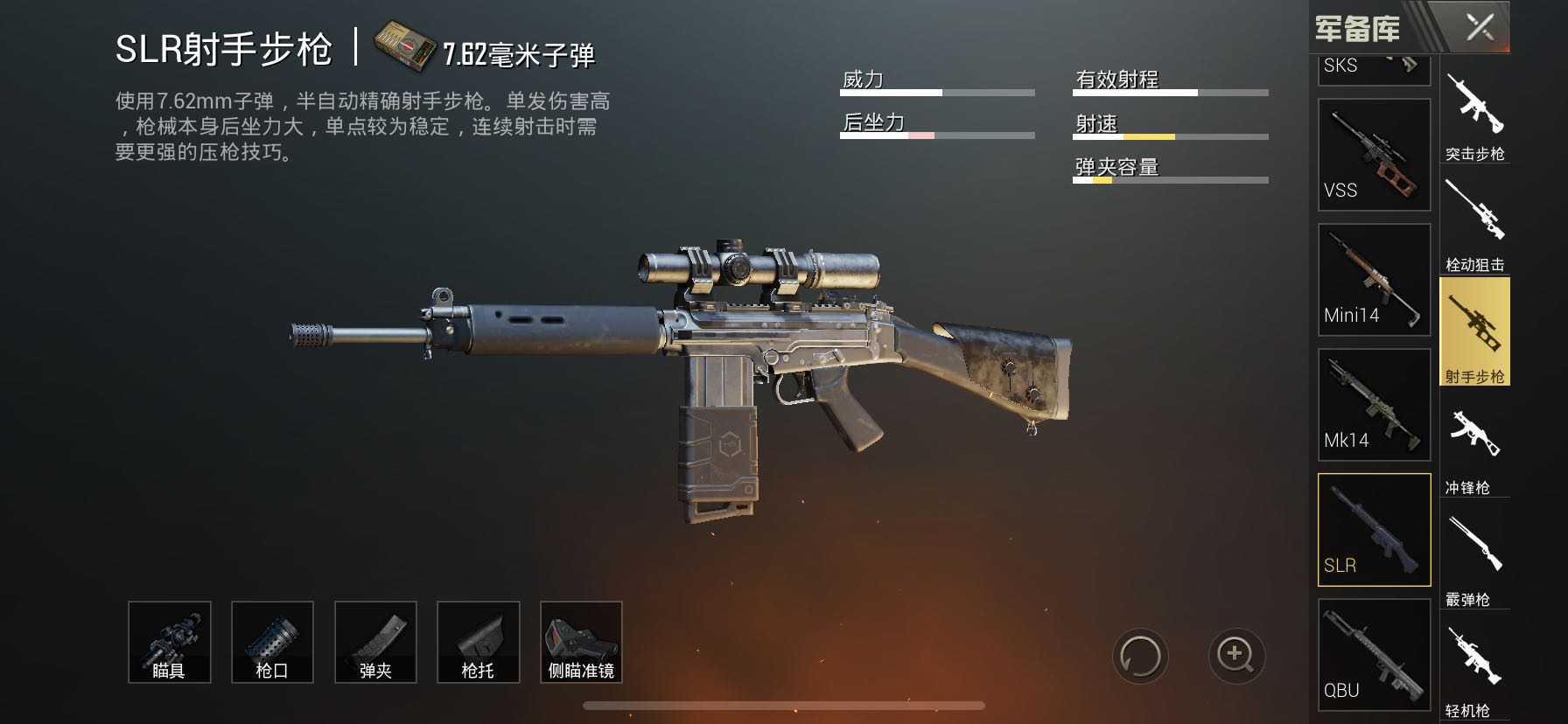This screenshot has width=1568, height=724.
Task: Choose the Mini14 rifle from the list
Action: click(x=1374, y=280)
